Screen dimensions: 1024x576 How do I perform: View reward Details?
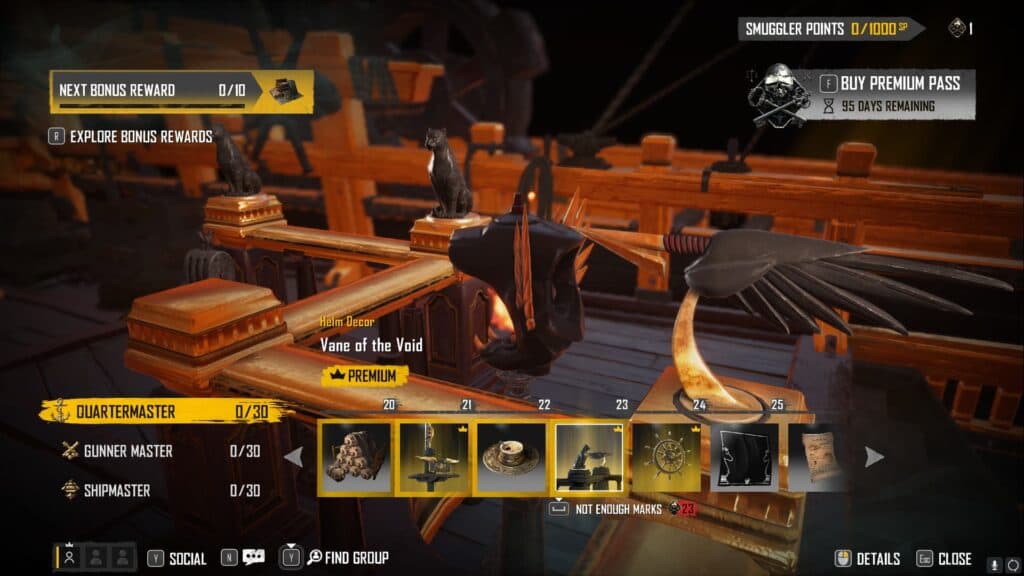point(868,559)
